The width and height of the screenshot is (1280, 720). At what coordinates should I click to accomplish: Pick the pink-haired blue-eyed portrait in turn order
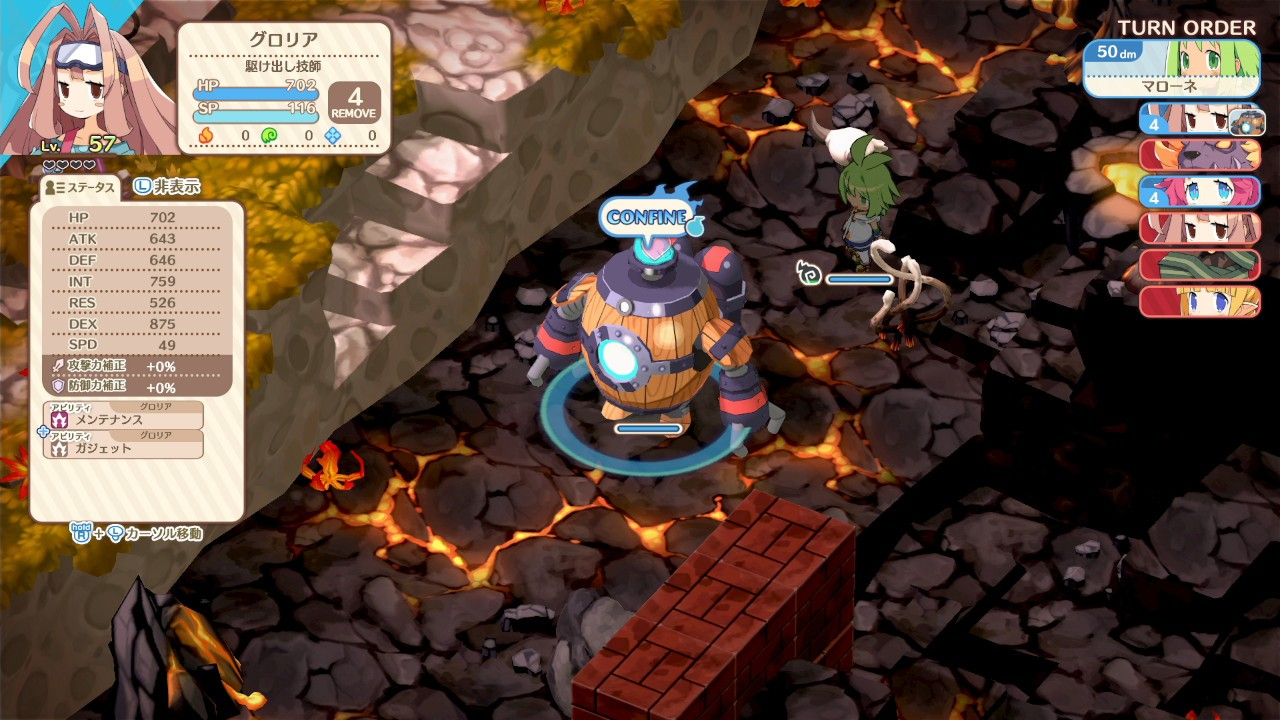1199,191
